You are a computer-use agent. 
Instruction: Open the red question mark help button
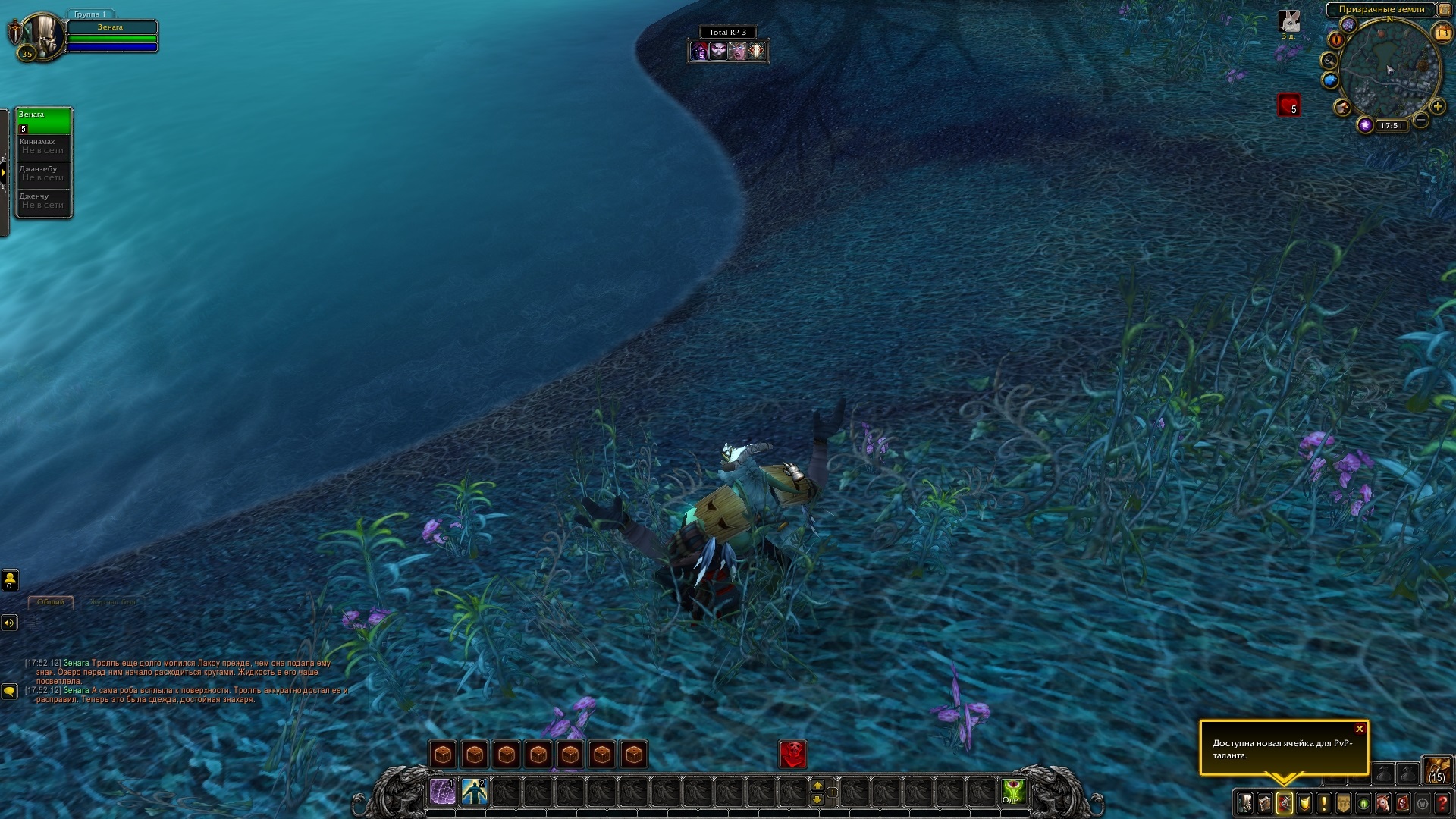(x=1442, y=802)
